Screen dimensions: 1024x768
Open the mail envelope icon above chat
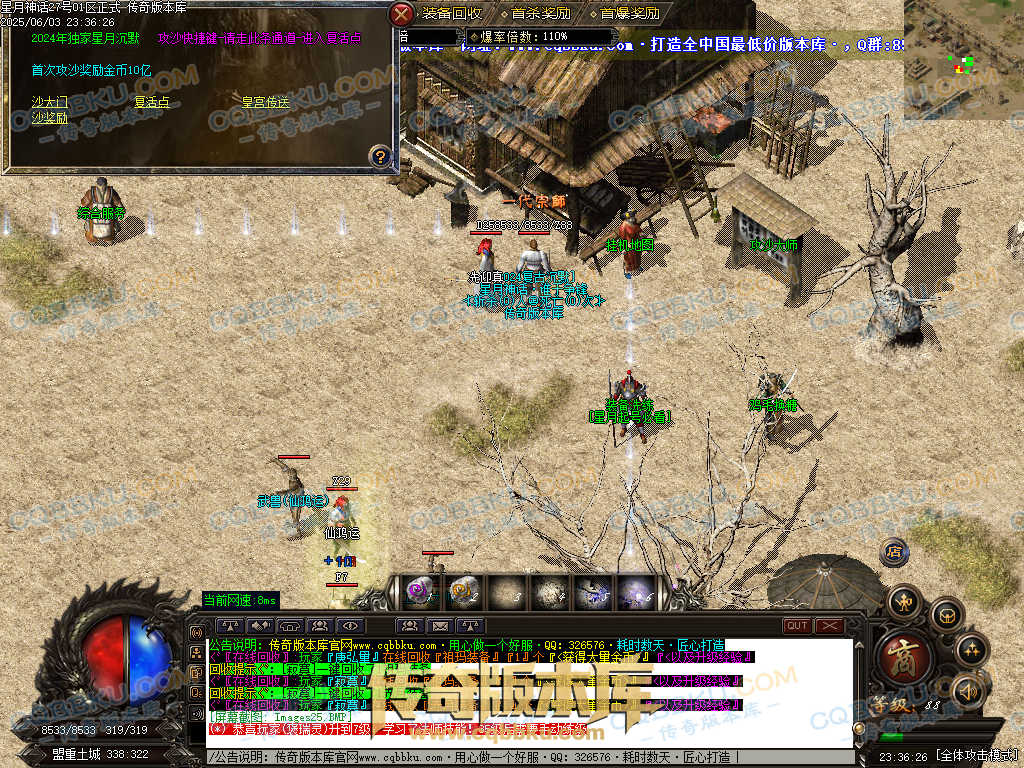click(439, 627)
